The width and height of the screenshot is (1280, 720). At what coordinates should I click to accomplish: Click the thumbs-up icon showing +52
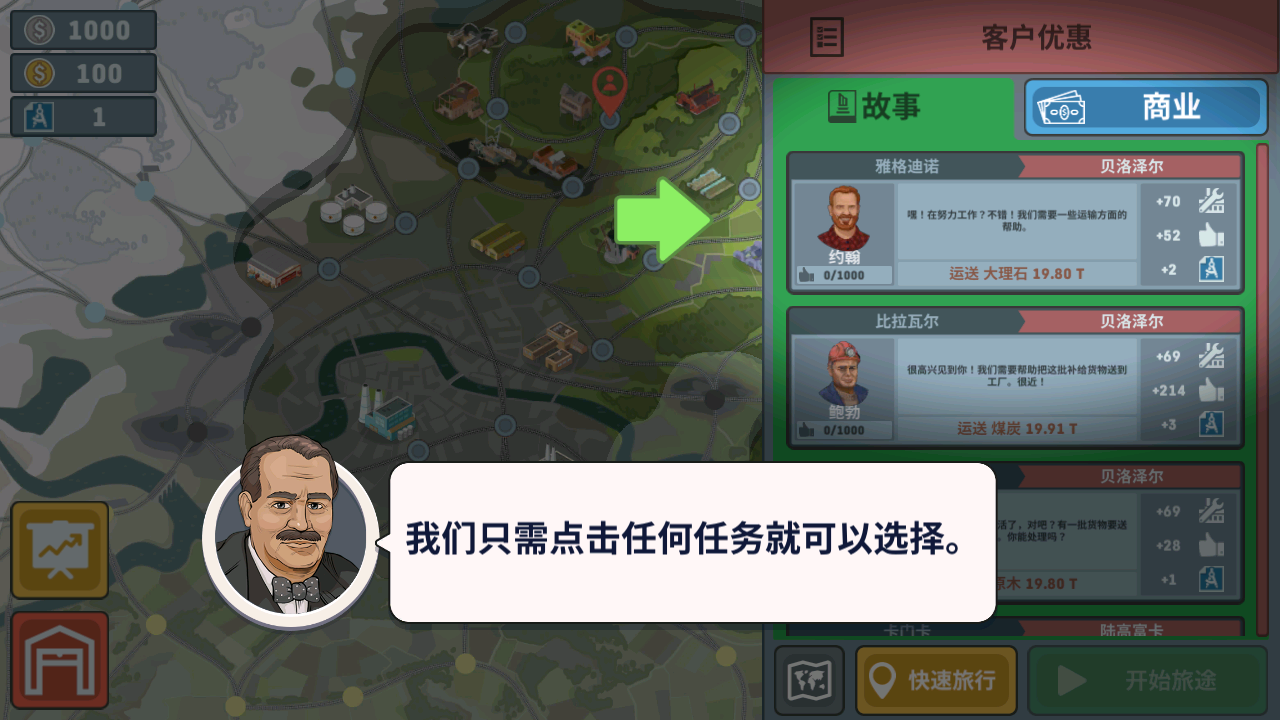coord(1213,234)
